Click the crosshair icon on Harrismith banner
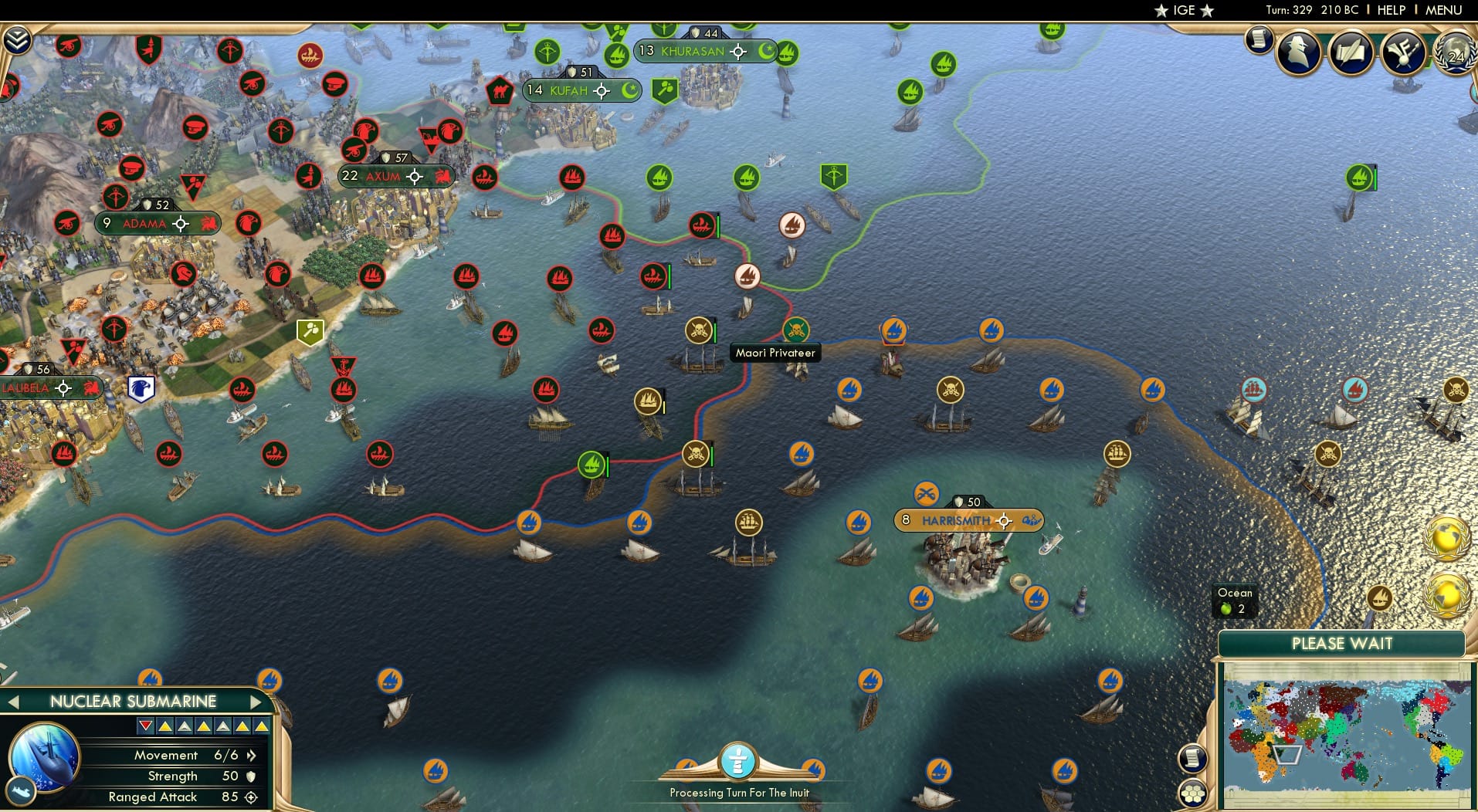This screenshot has height=812, width=1478. [x=1004, y=520]
